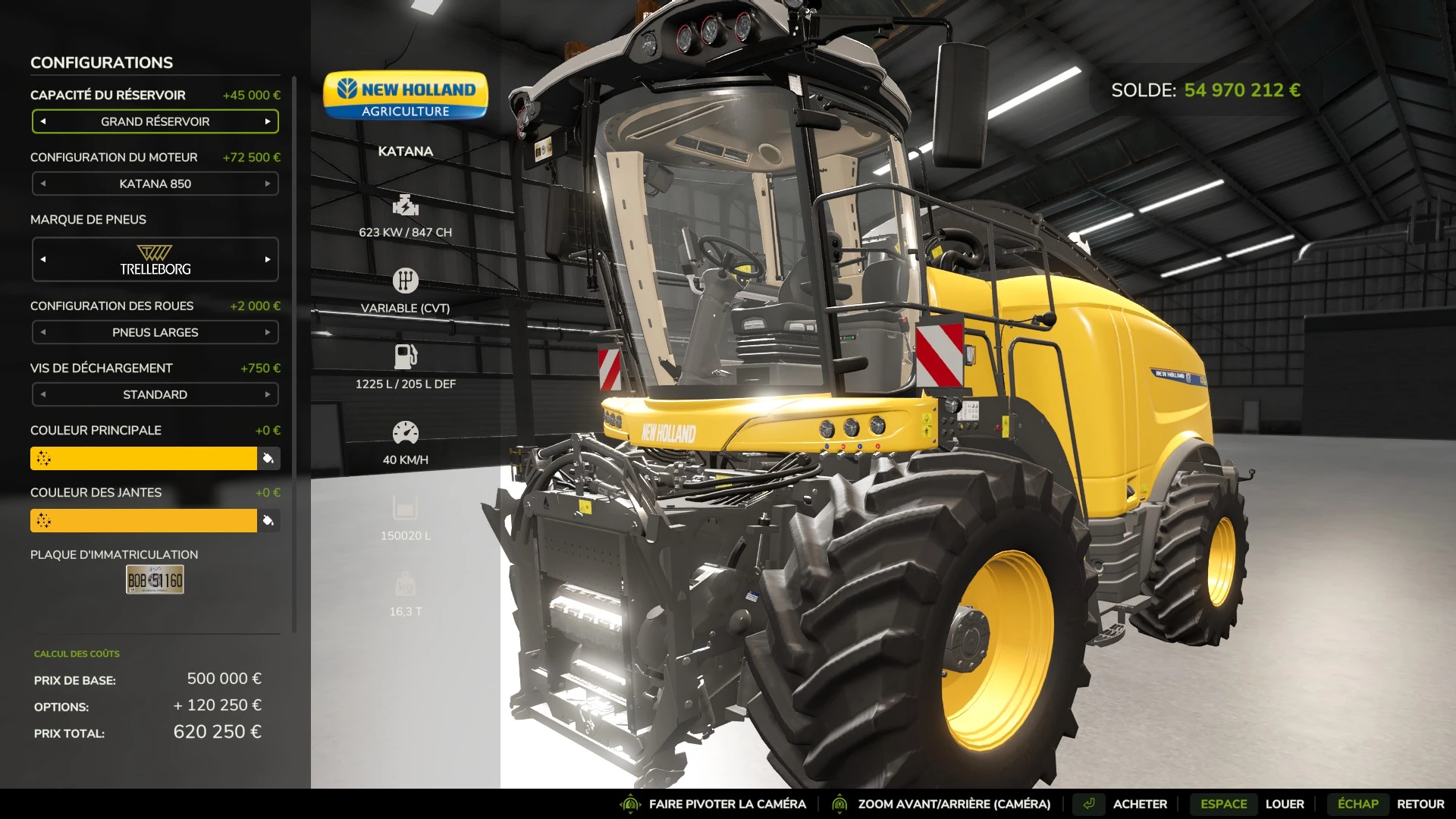Click the camera rotation control icon
1456x819 pixels.
coord(629,804)
